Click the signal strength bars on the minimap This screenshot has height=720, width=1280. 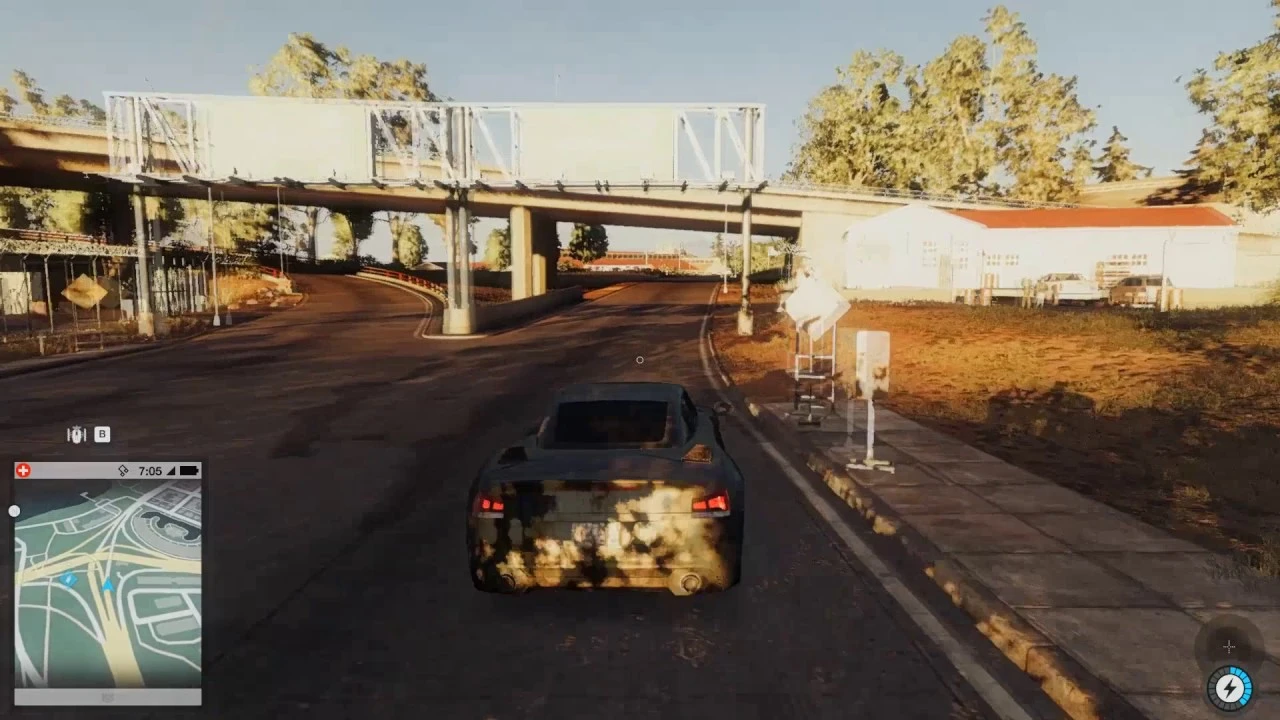coord(169,470)
